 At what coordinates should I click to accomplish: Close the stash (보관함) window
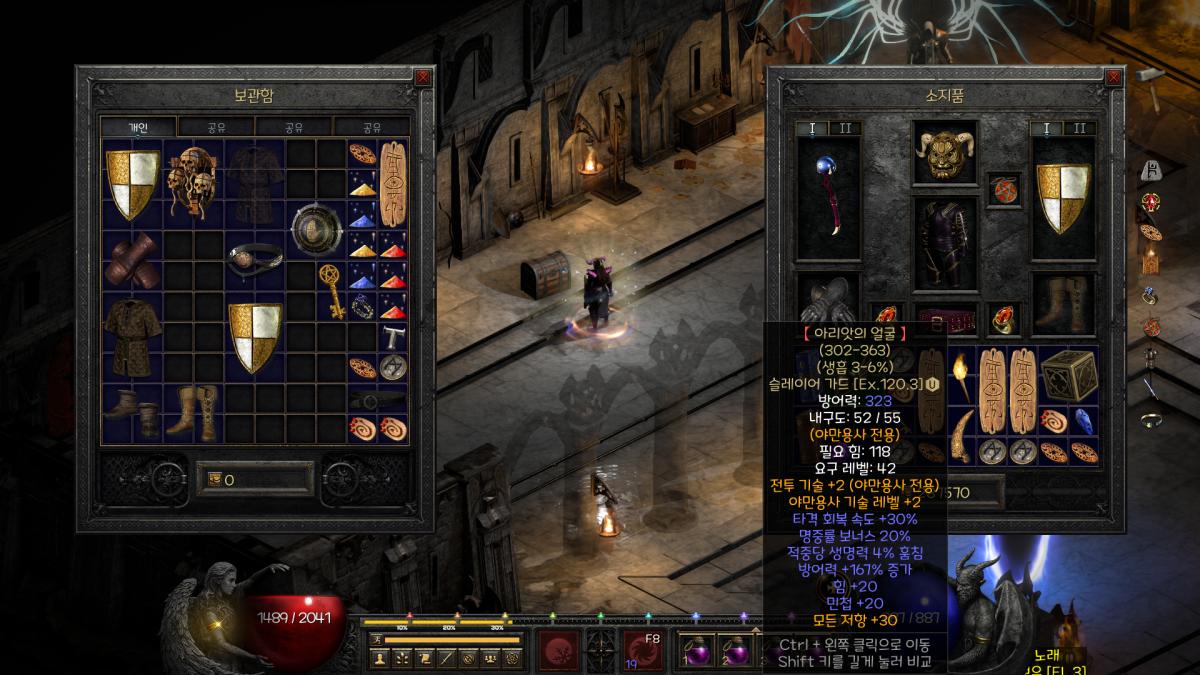pos(423,77)
